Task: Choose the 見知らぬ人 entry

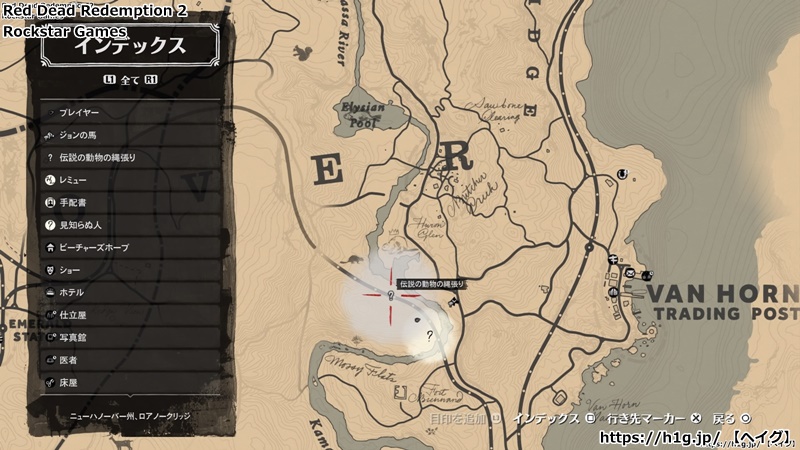Action: [x=128, y=225]
